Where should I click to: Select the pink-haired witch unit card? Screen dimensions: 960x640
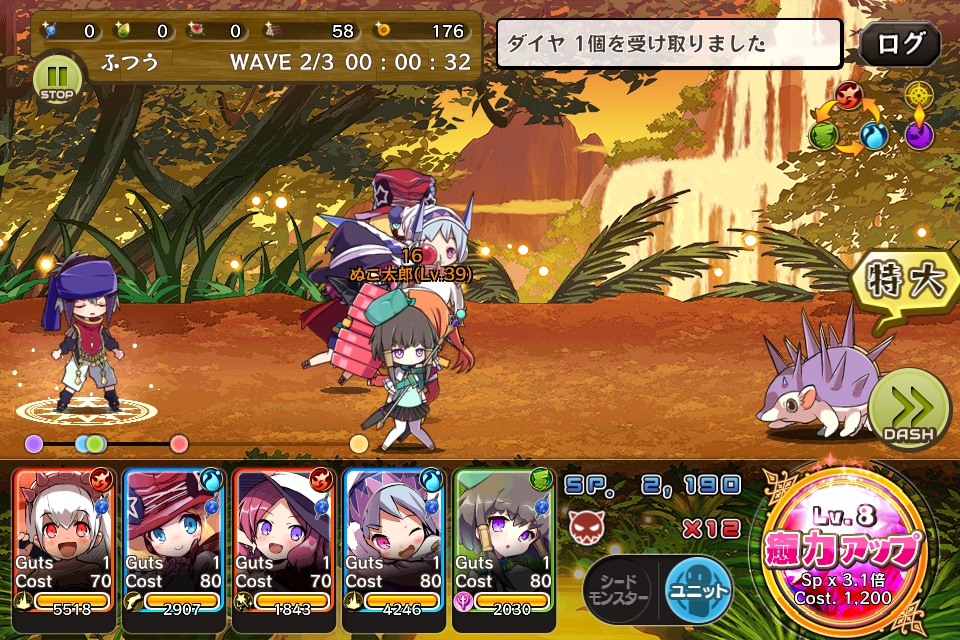click(285, 538)
